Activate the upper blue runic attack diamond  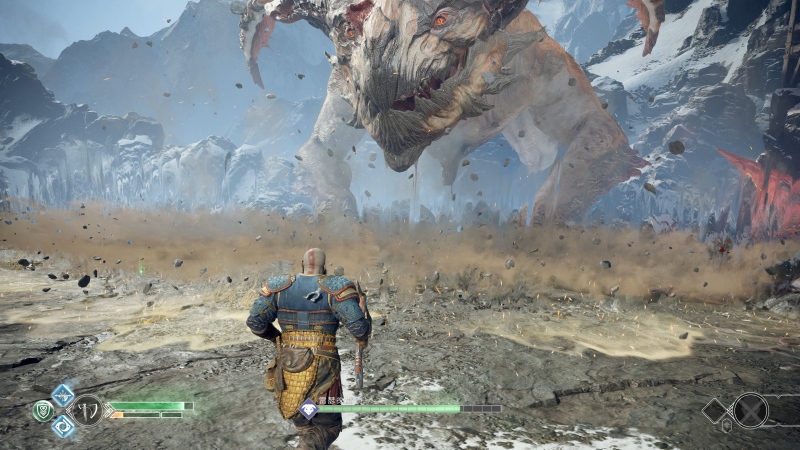pos(63,395)
